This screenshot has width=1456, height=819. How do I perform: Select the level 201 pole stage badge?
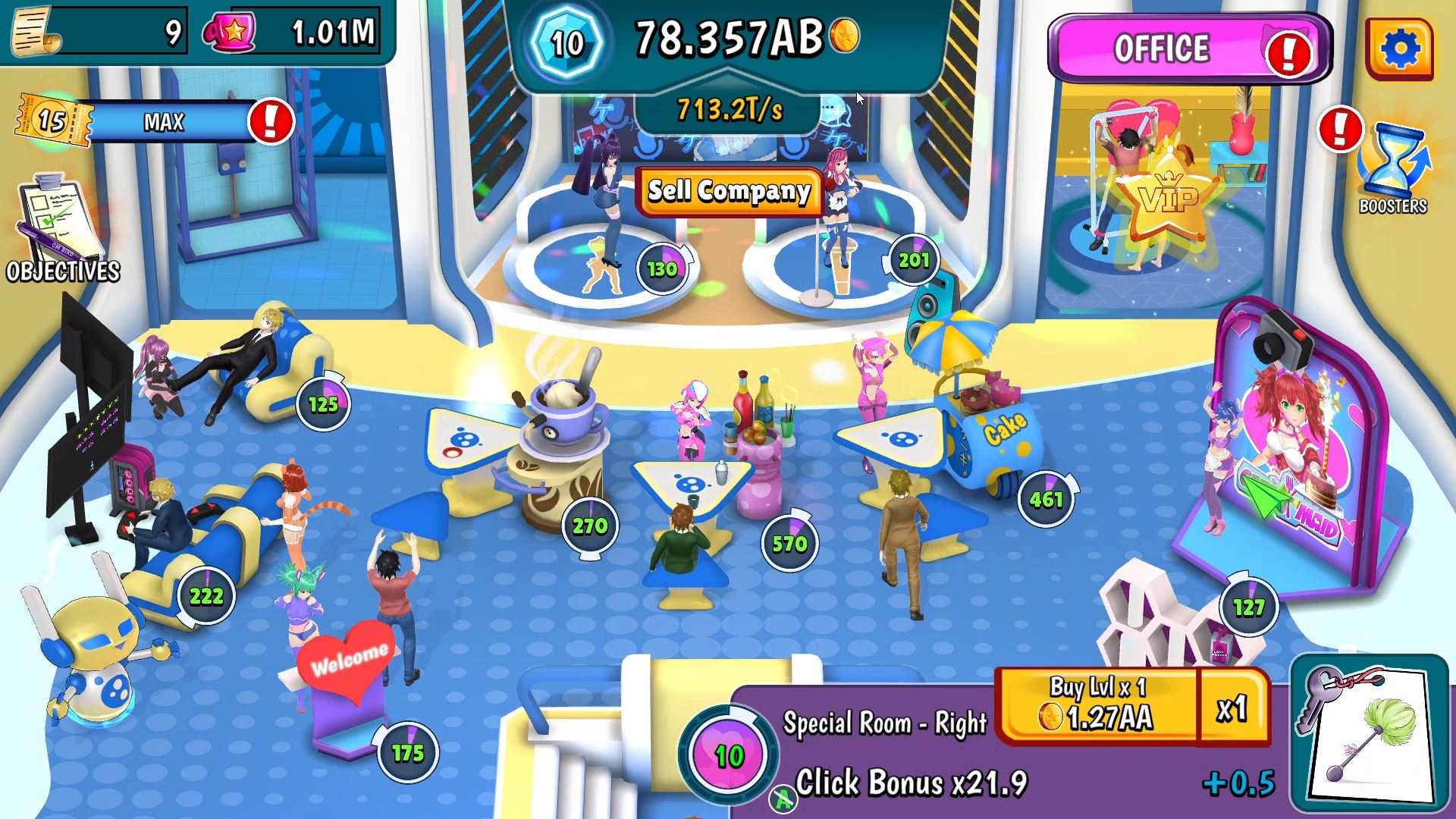pos(913,260)
